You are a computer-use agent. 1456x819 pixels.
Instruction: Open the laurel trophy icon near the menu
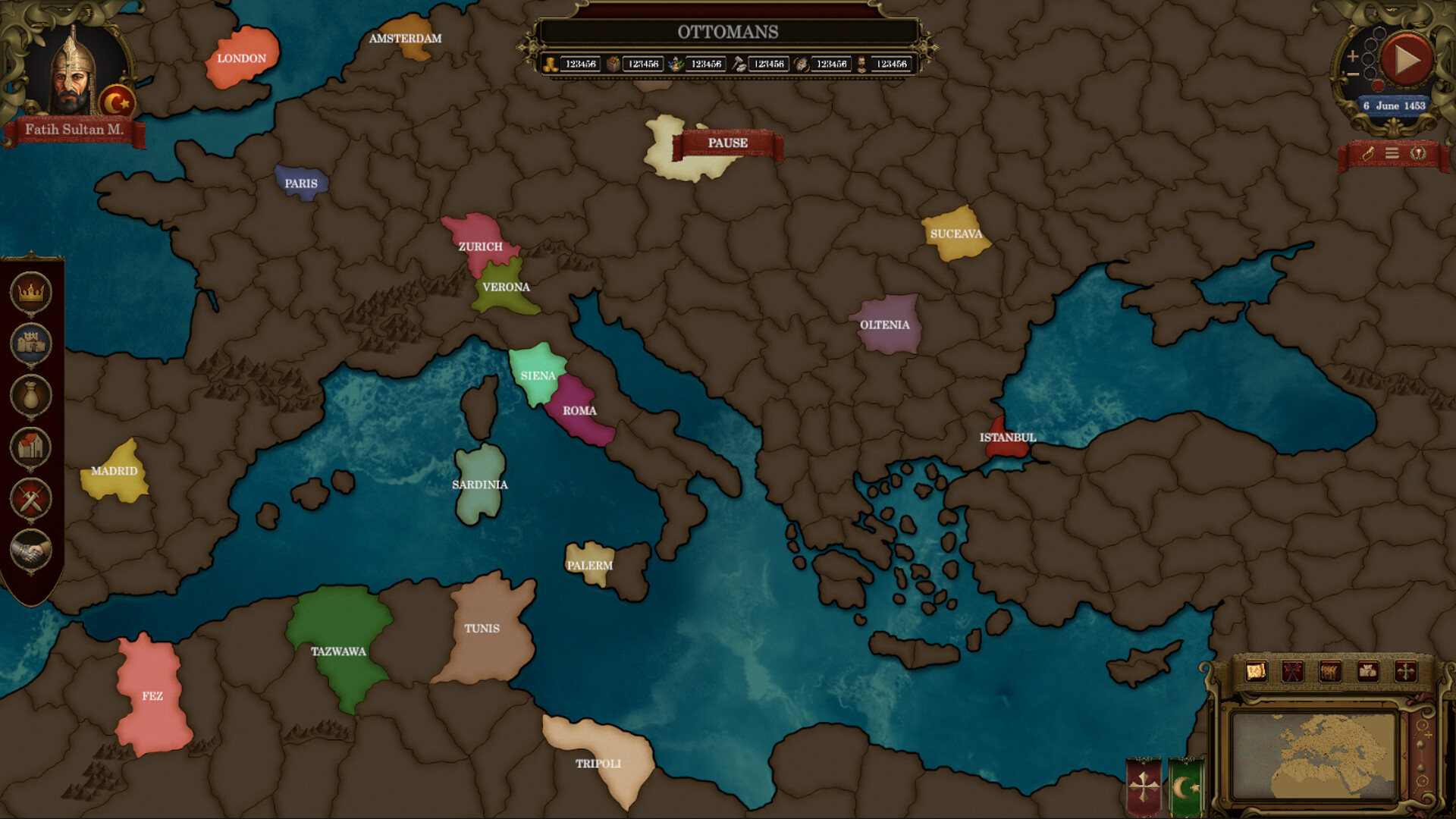click(x=1419, y=153)
